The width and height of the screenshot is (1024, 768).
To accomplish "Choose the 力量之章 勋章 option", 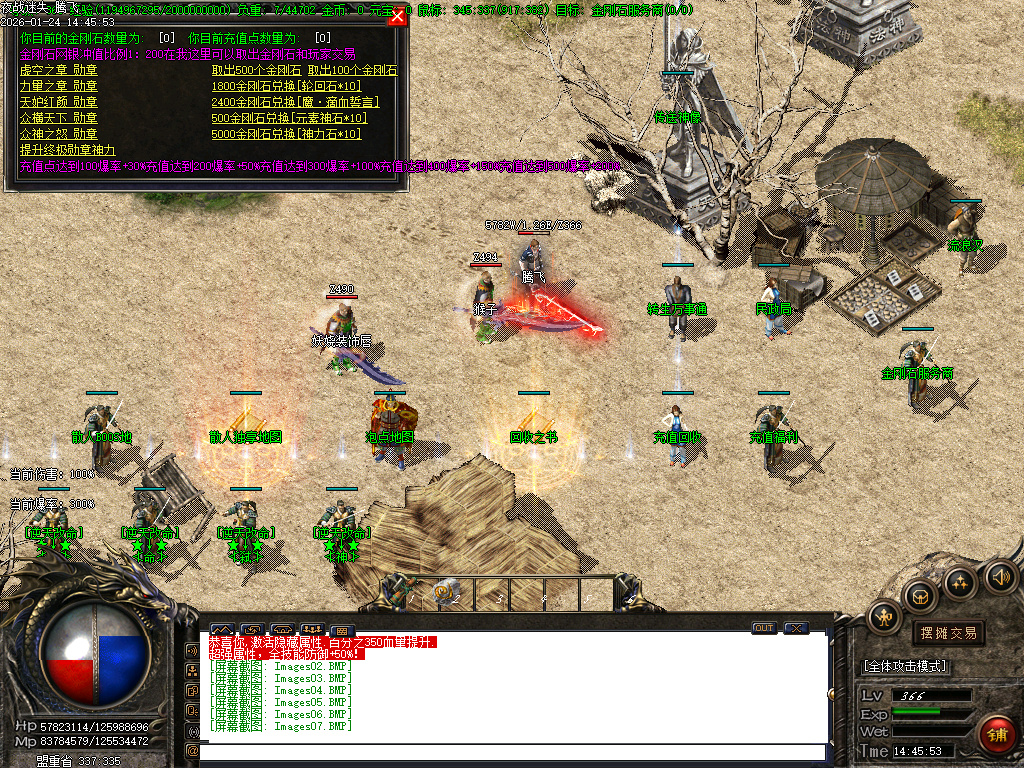I will pos(58,86).
